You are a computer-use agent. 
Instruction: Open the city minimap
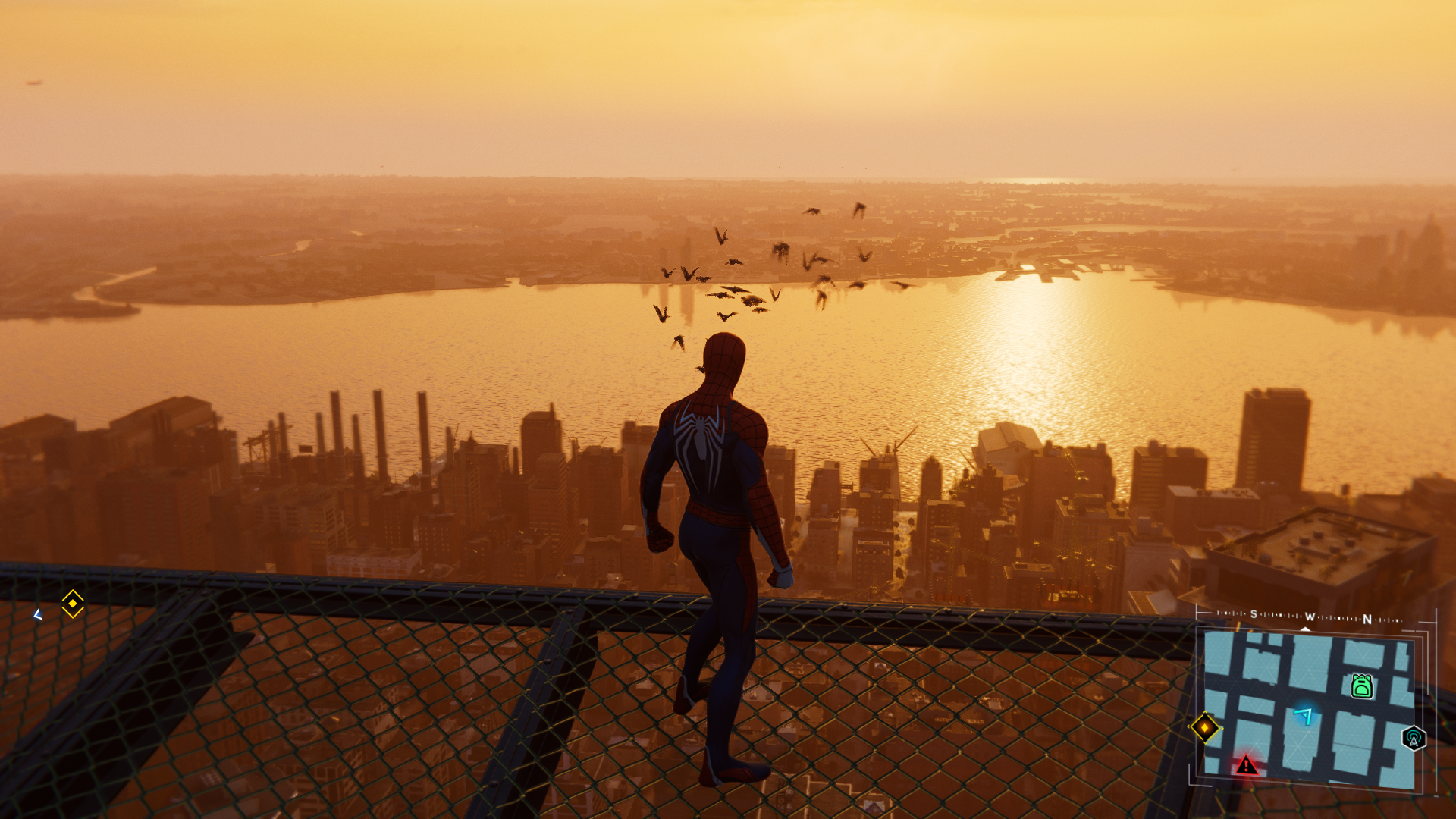(x=1308, y=709)
